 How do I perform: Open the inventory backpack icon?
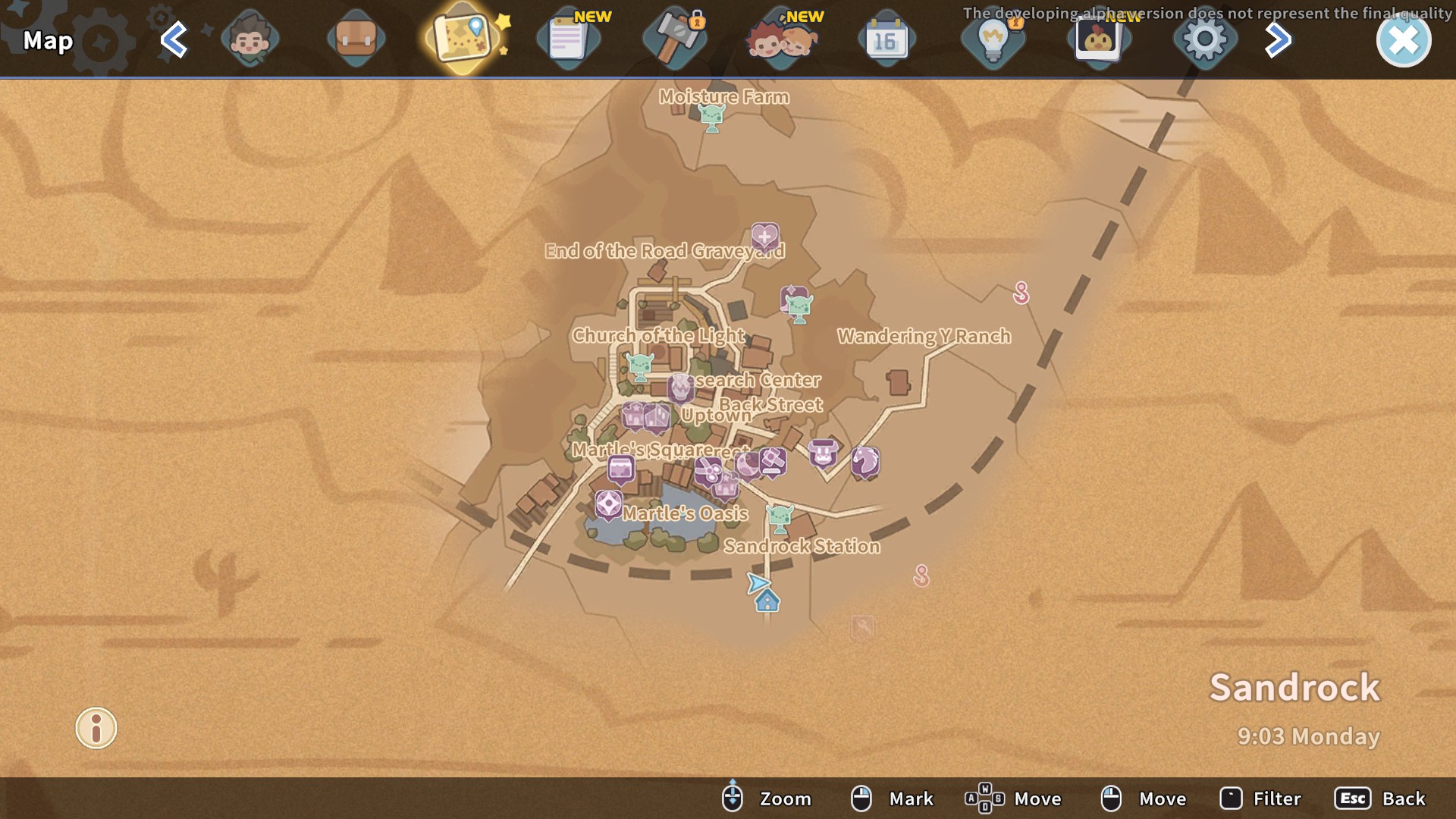(356, 39)
